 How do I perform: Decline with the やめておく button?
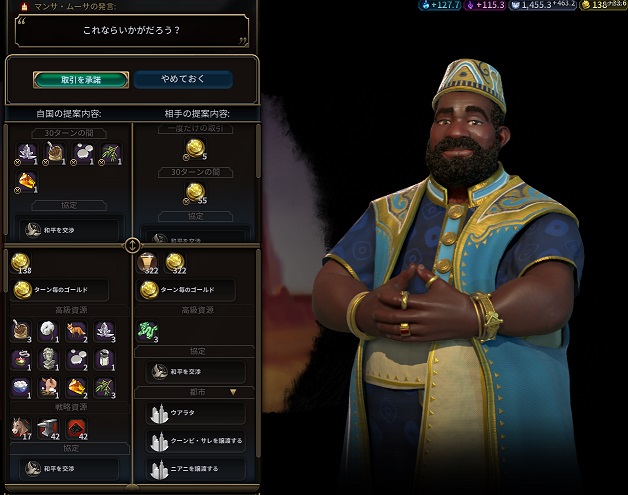point(183,79)
